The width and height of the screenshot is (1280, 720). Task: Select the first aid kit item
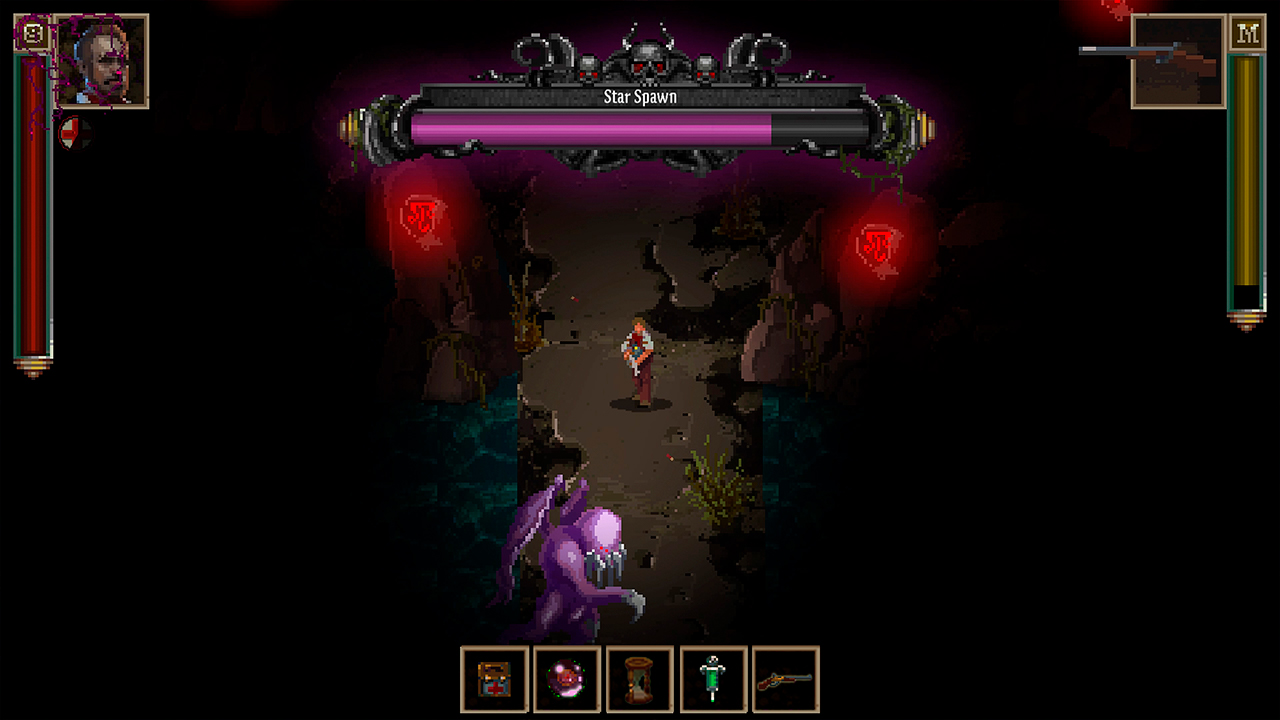click(494, 681)
